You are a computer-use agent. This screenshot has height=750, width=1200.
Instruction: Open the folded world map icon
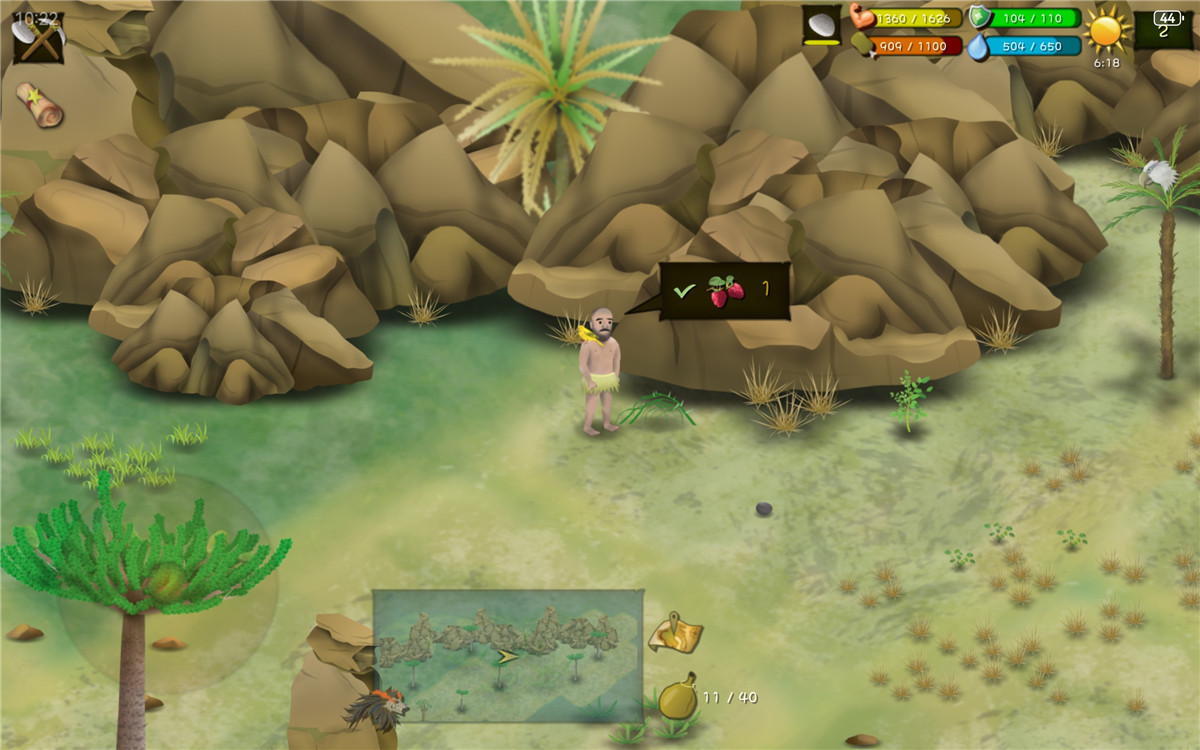point(675,632)
